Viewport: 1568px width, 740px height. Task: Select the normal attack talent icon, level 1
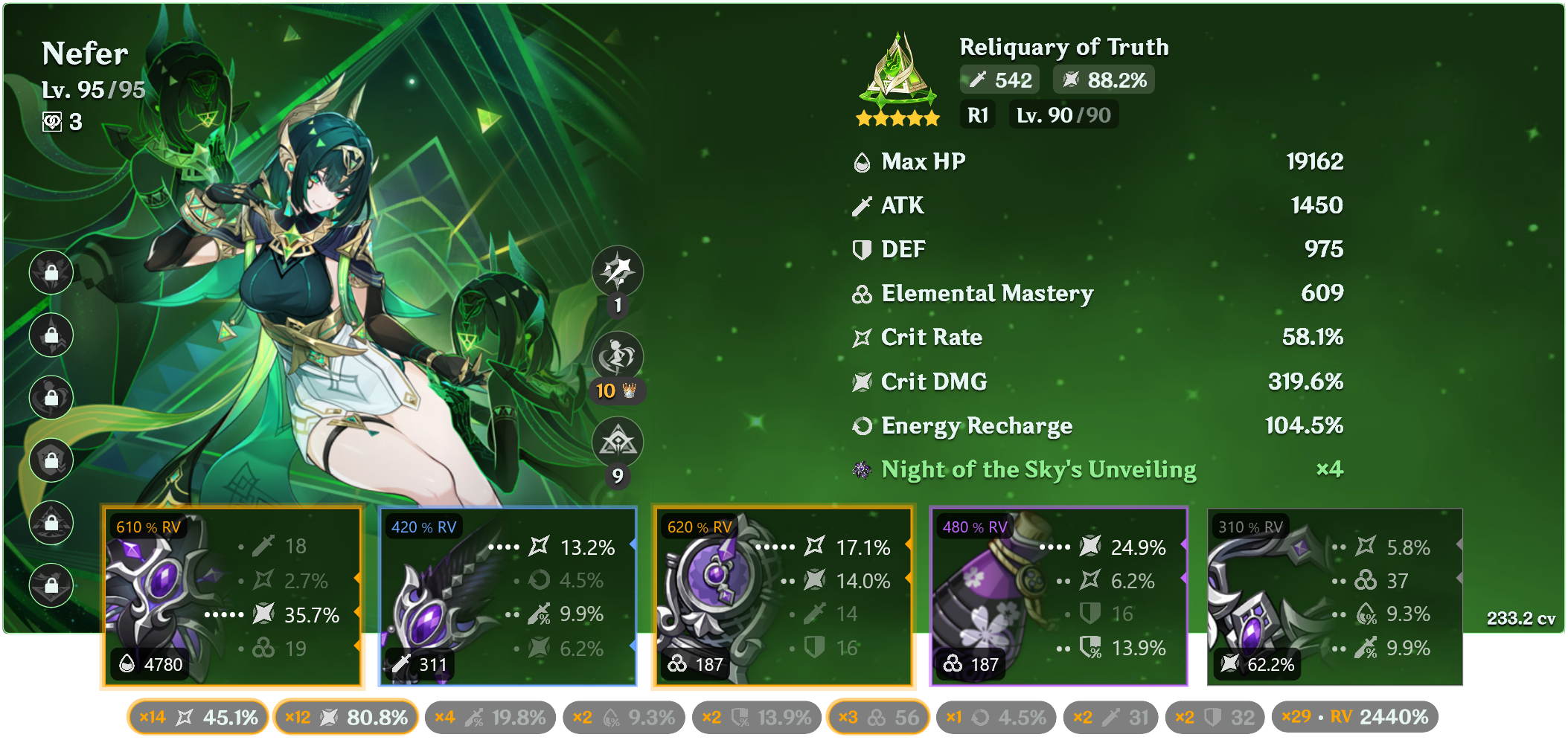[618, 271]
